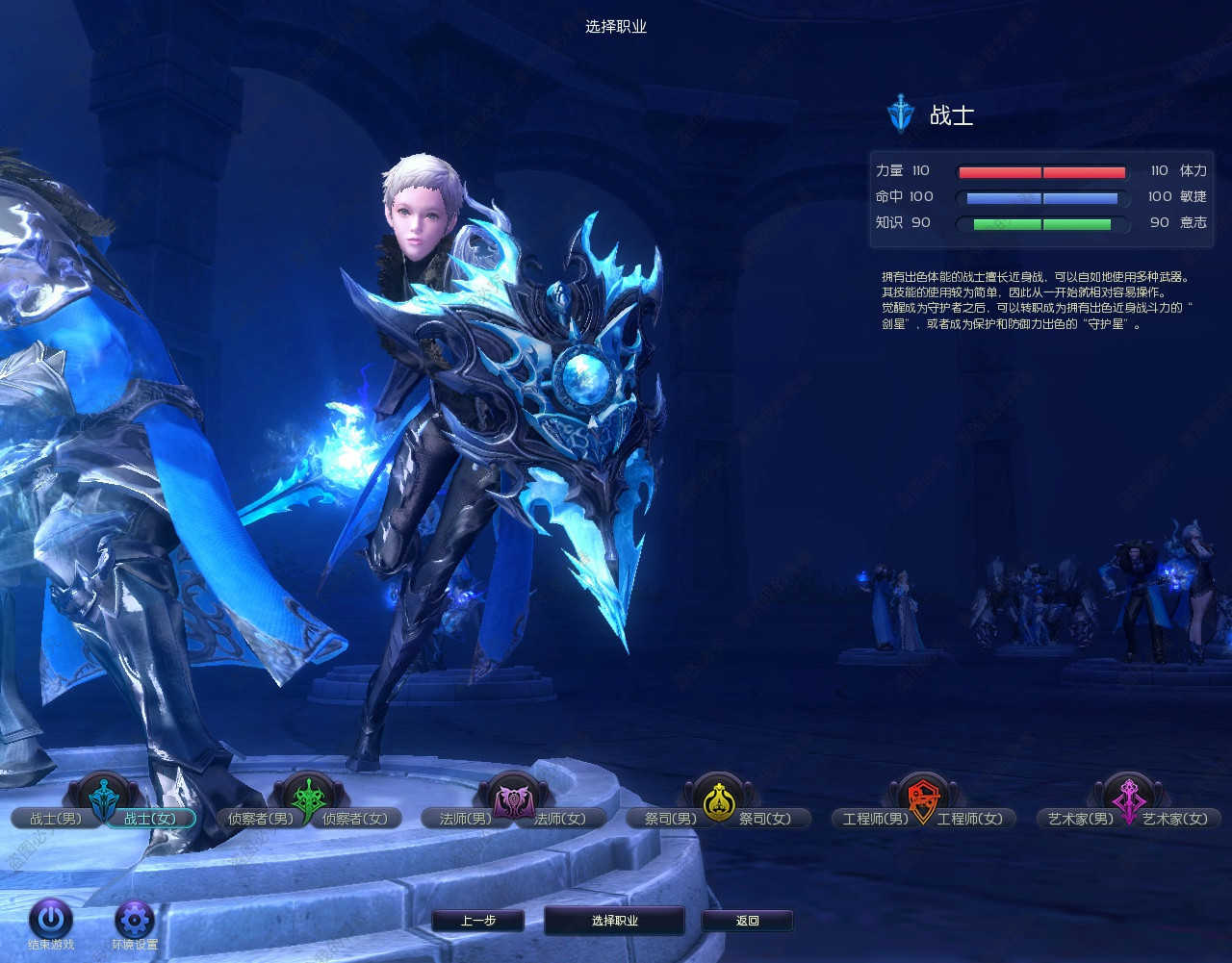Go back with the 上一步 button
The width and height of the screenshot is (1232, 963).
point(477,921)
